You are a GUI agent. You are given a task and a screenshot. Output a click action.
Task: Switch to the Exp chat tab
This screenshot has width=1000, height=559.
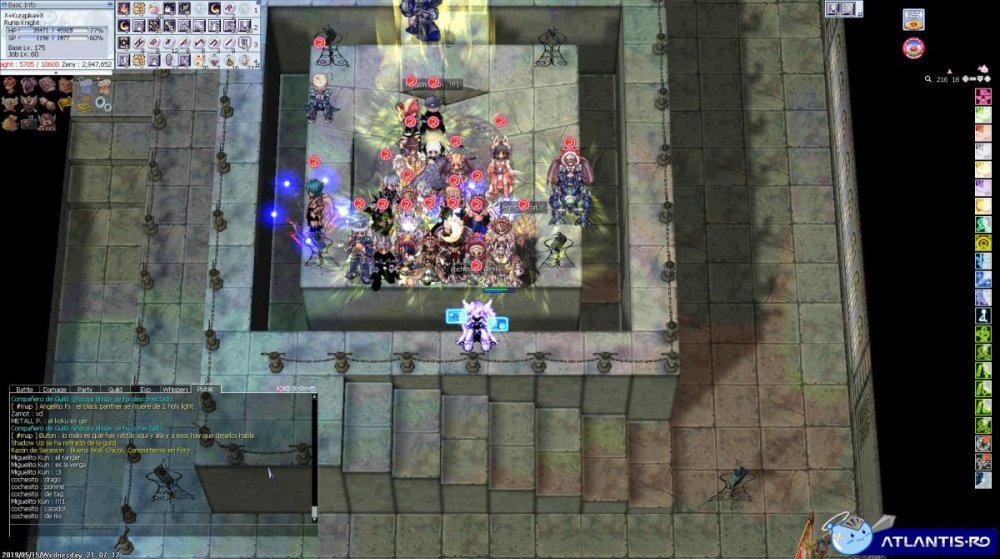point(144,388)
